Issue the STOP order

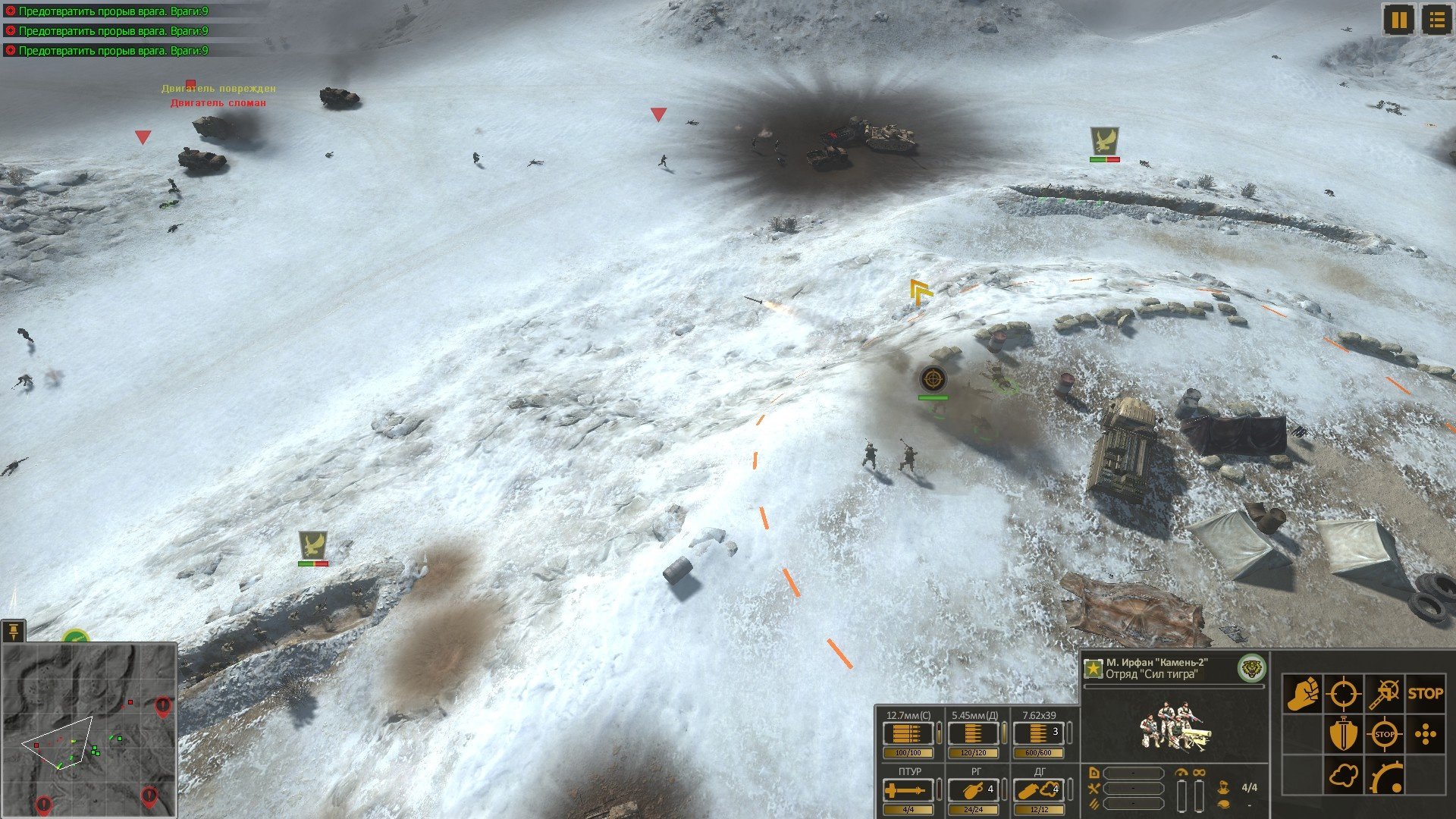(1426, 693)
